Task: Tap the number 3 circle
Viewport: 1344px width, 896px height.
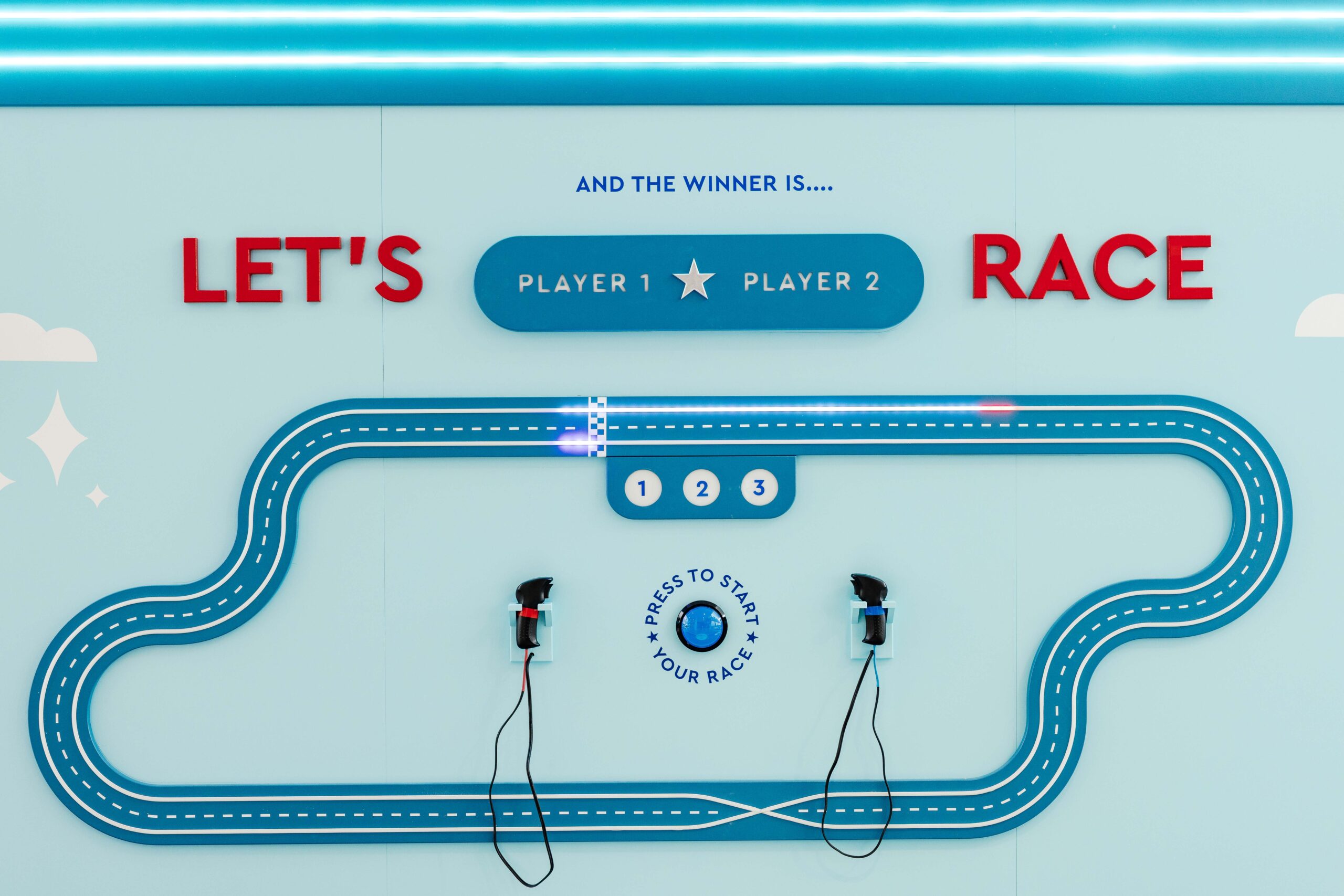Action: coord(759,488)
